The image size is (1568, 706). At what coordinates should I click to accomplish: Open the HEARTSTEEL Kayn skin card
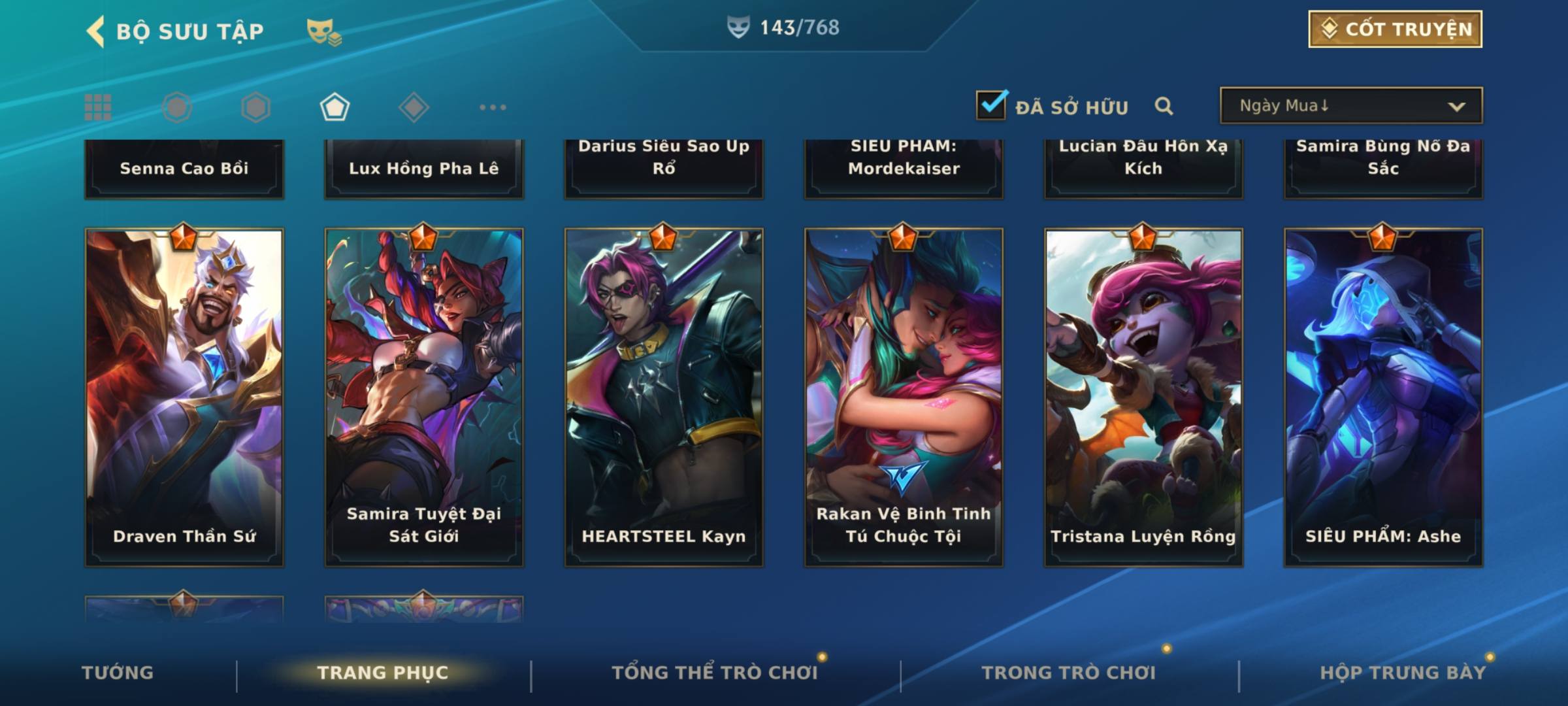tap(664, 397)
